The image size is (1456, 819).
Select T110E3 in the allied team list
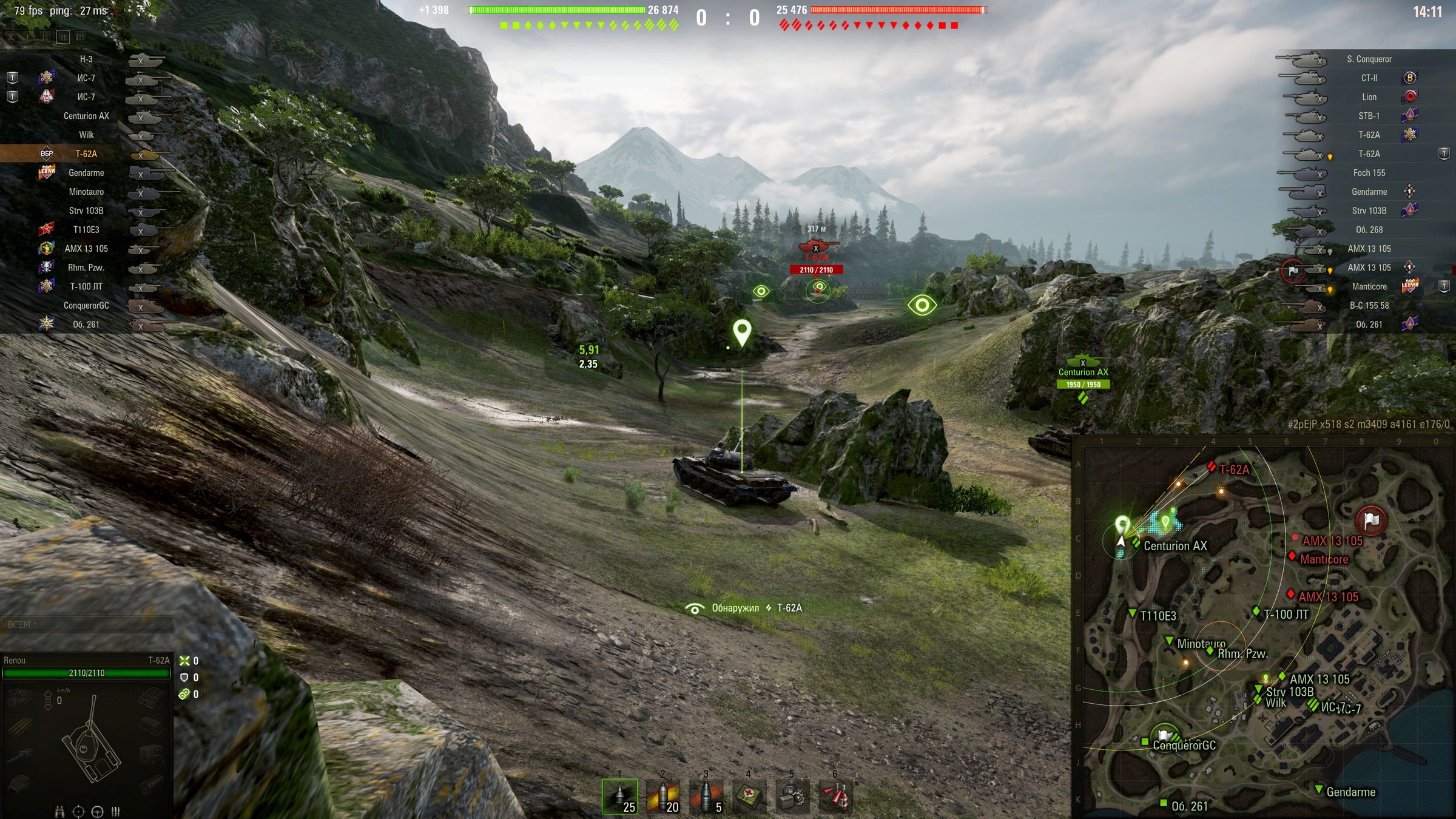[86, 229]
